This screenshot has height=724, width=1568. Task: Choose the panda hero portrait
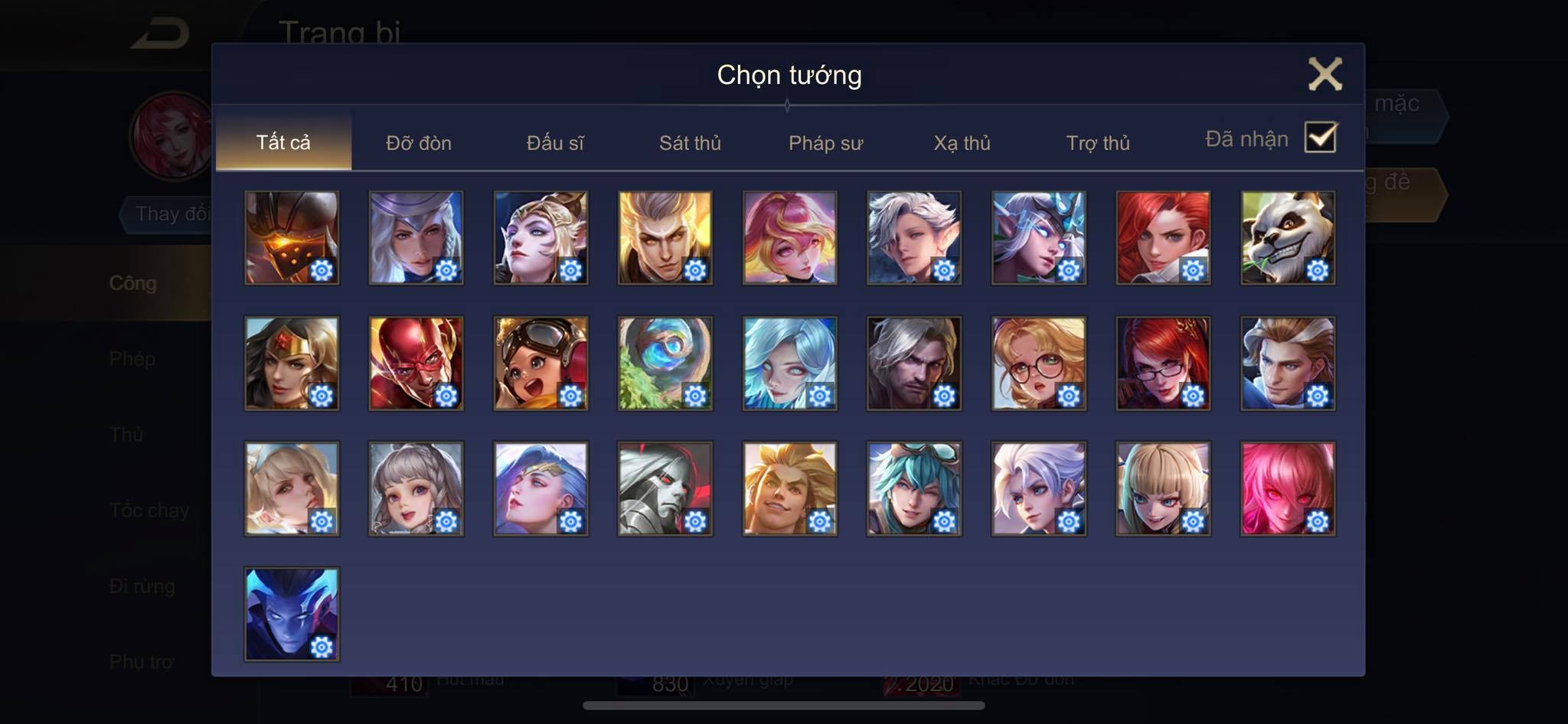point(1287,237)
